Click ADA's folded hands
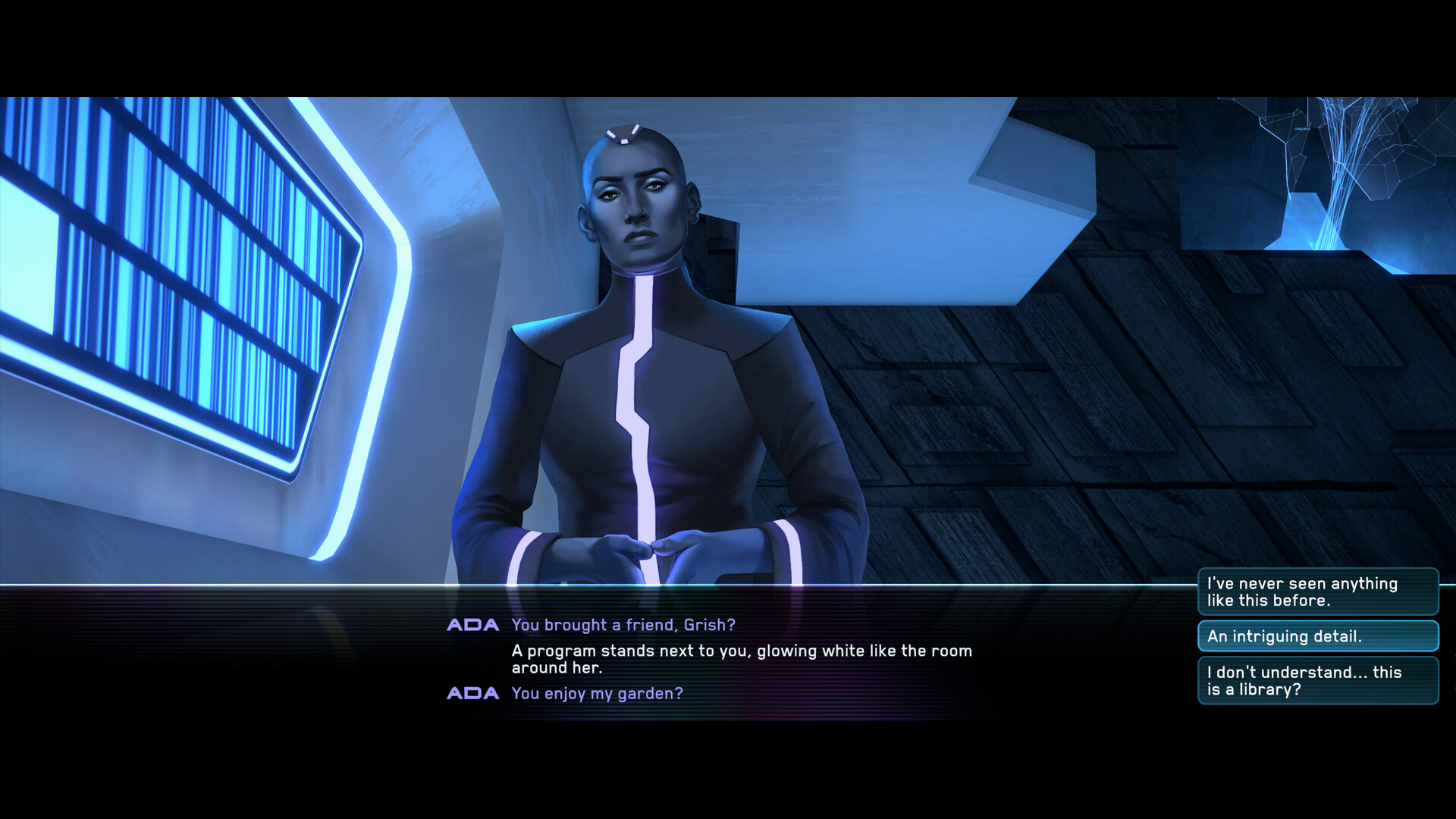The width and height of the screenshot is (1456, 819). coord(648,550)
